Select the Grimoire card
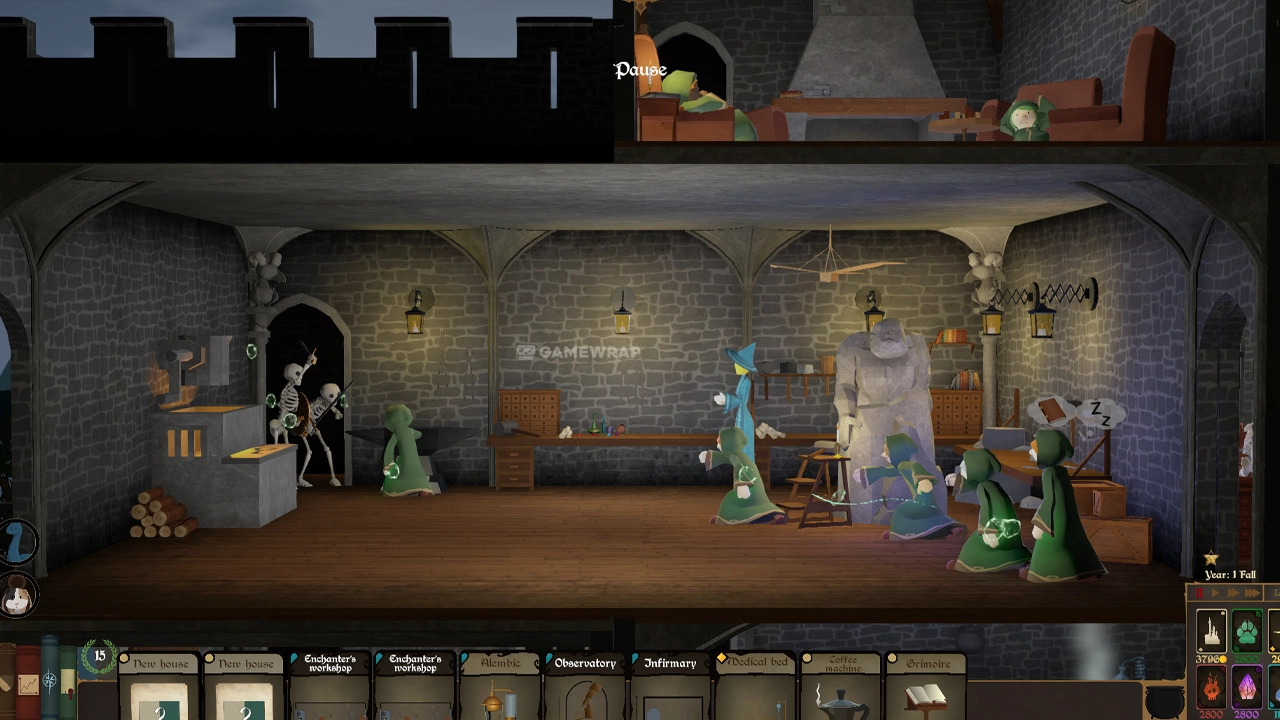The width and height of the screenshot is (1280, 720). tap(927, 689)
